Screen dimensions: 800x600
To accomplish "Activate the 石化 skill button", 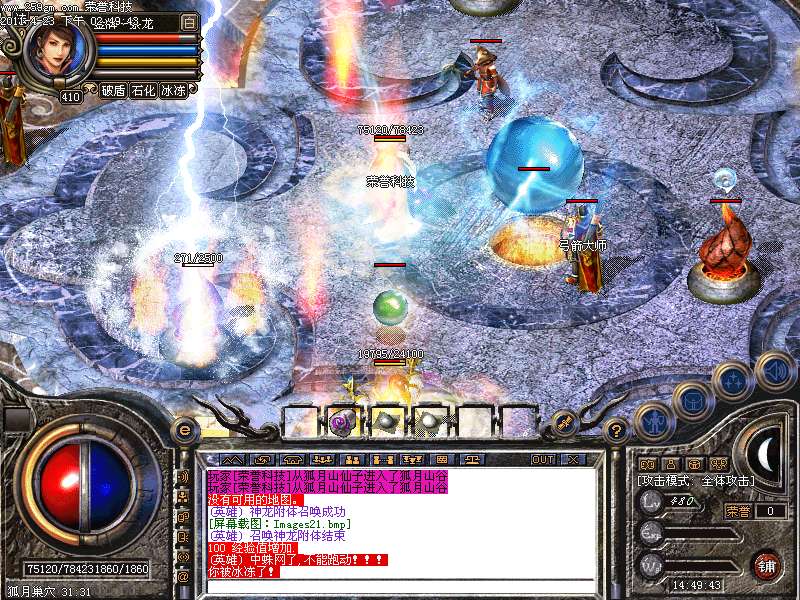I will [x=144, y=90].
